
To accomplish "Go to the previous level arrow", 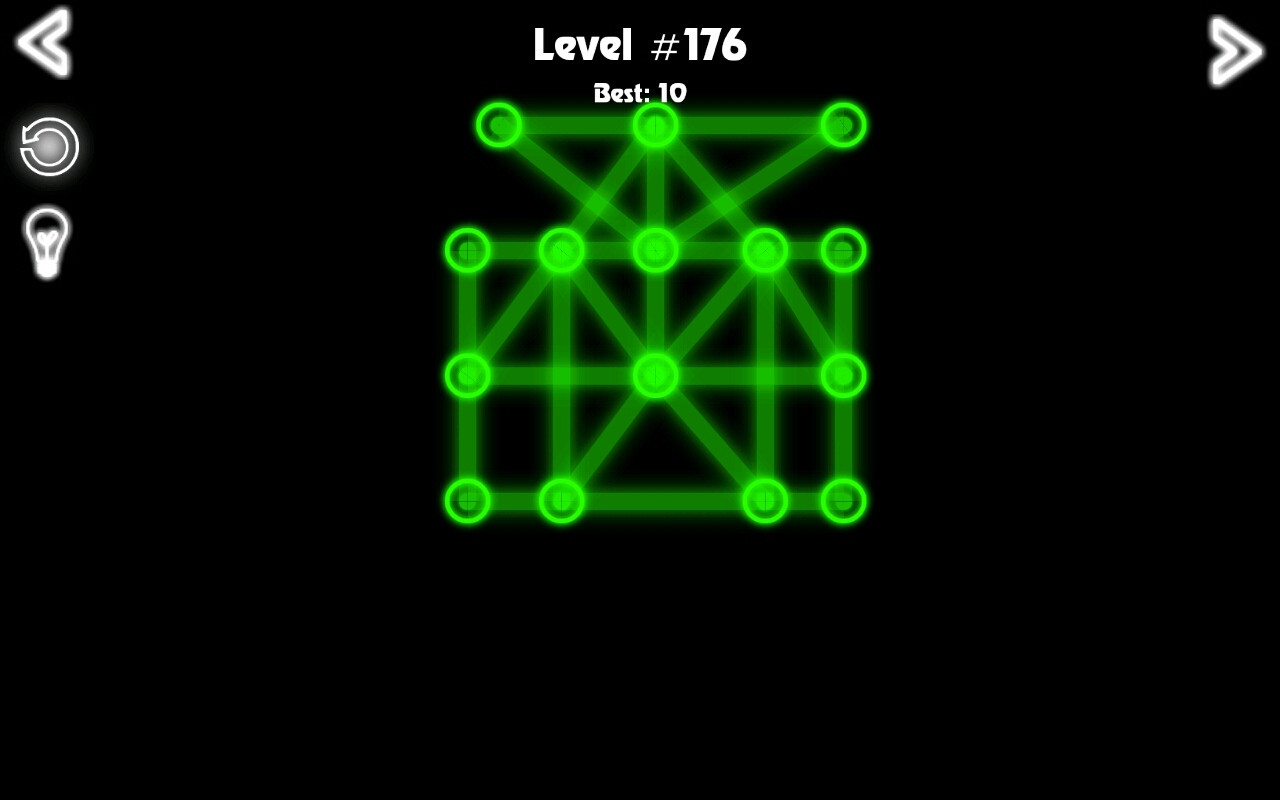I will [x=42, y=44].
